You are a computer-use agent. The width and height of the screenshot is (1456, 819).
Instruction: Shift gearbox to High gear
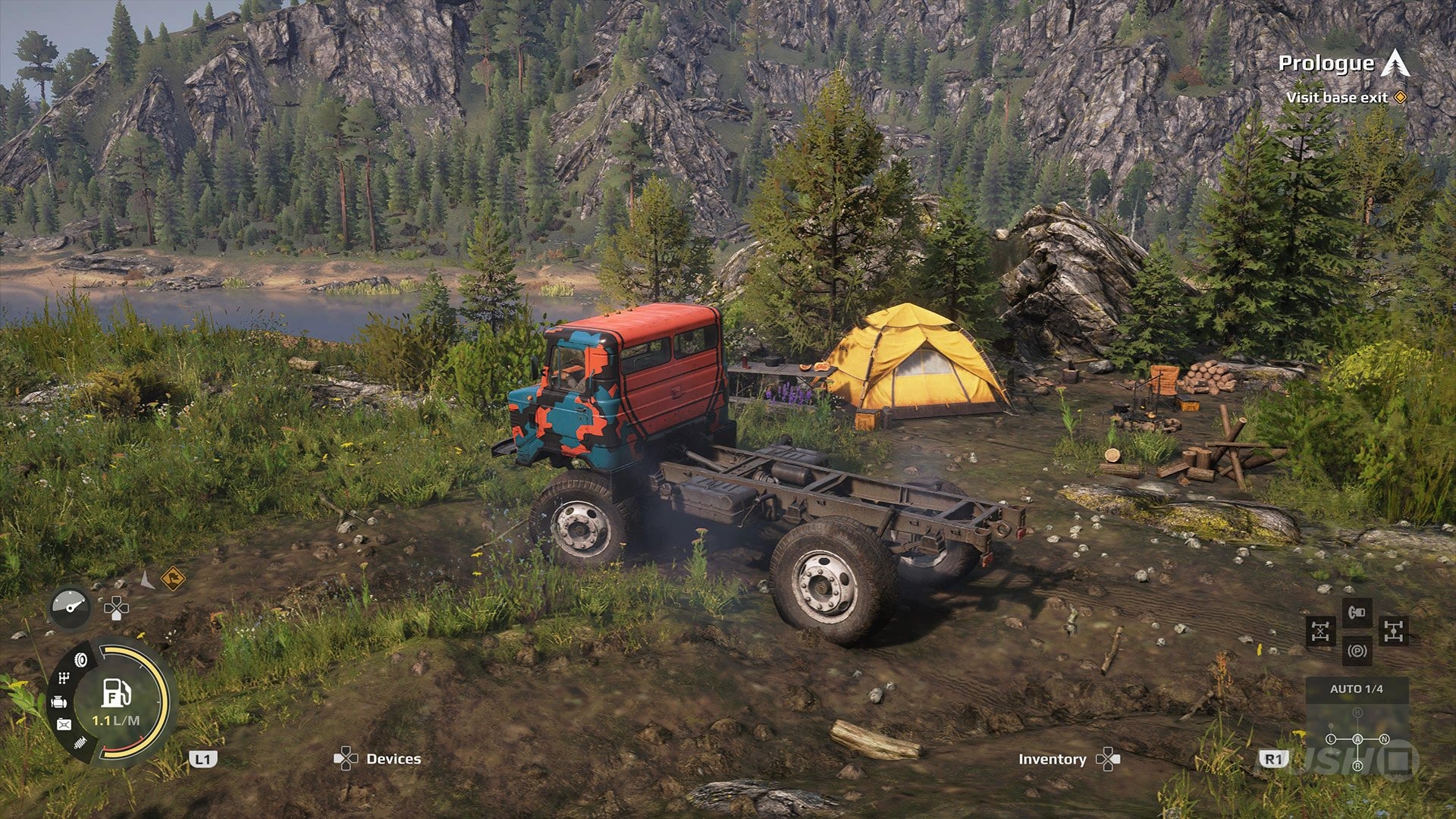pyautogui.click(x=1357, y=714)
